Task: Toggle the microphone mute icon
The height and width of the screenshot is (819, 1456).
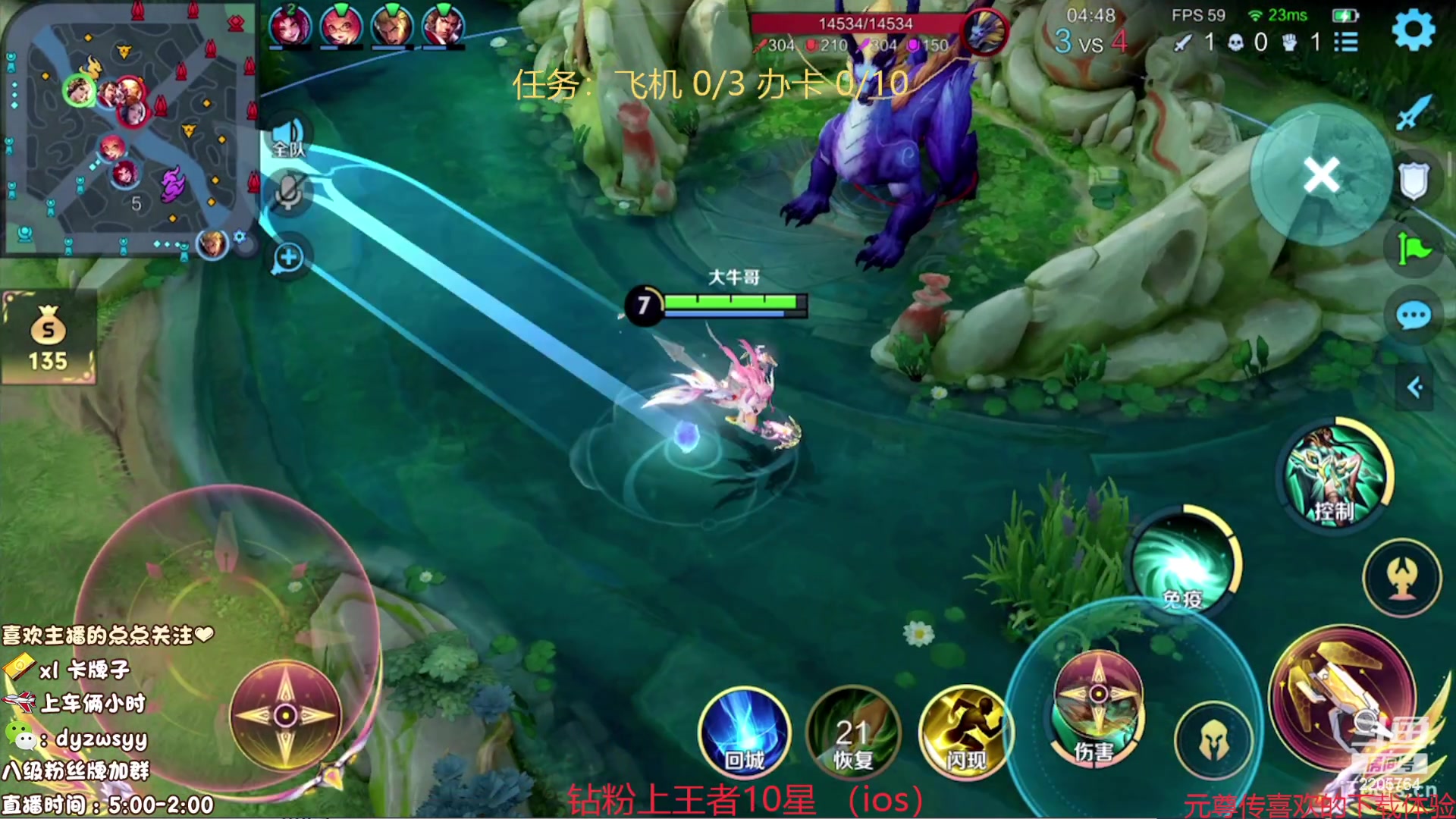Action: pos(289,192)
